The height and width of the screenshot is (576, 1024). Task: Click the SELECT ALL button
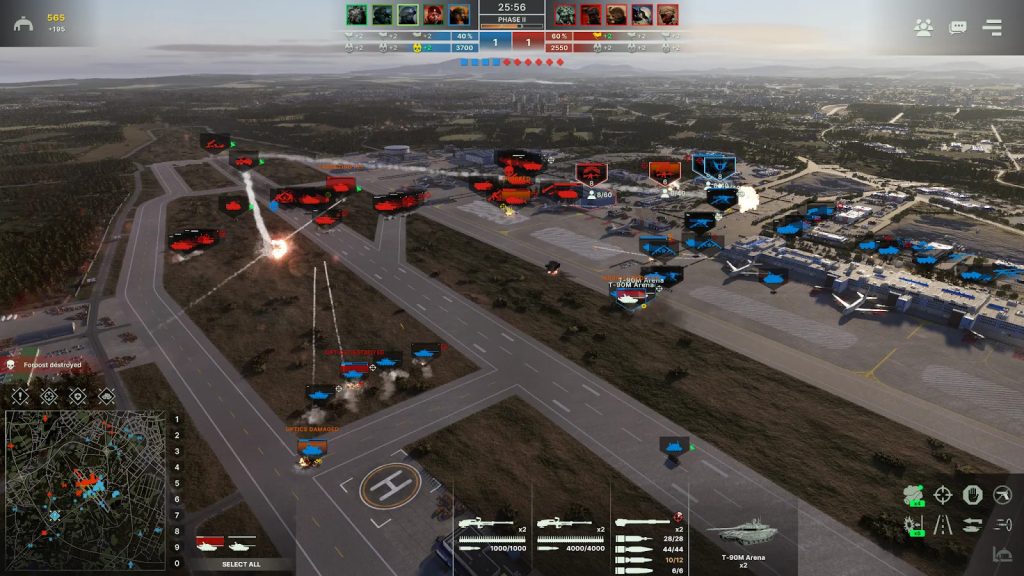tap(241, 565)
